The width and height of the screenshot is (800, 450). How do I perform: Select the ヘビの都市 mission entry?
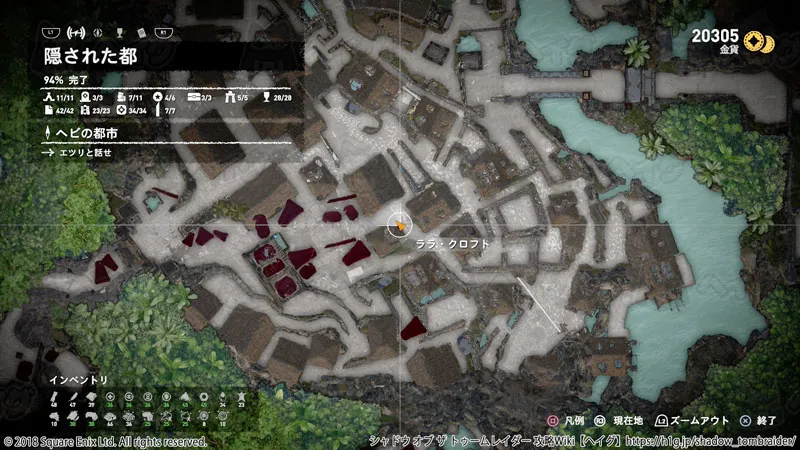pyautogui.click(x=82, y=132)
